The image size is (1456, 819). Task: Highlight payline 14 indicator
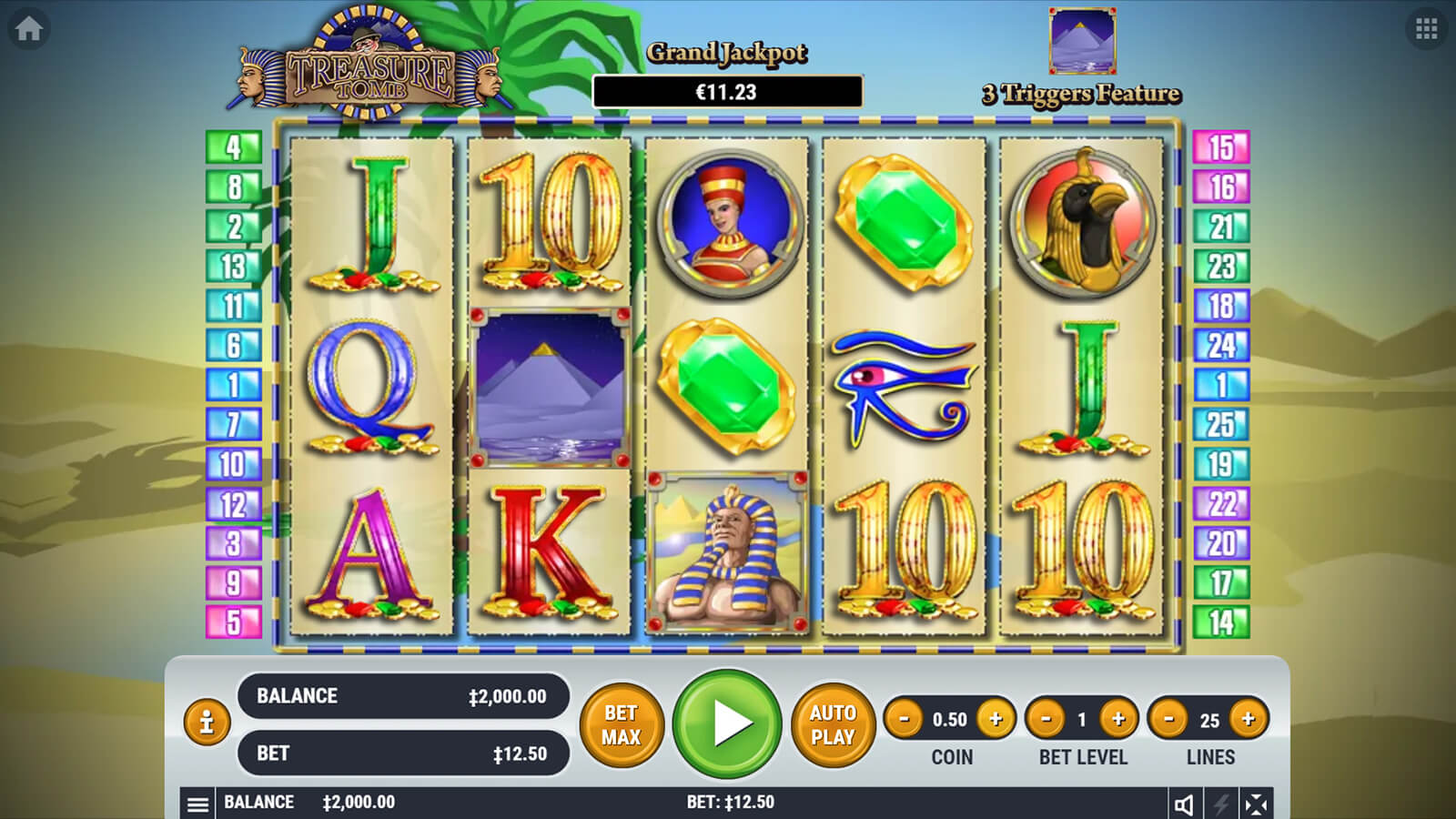(1221, 622)
